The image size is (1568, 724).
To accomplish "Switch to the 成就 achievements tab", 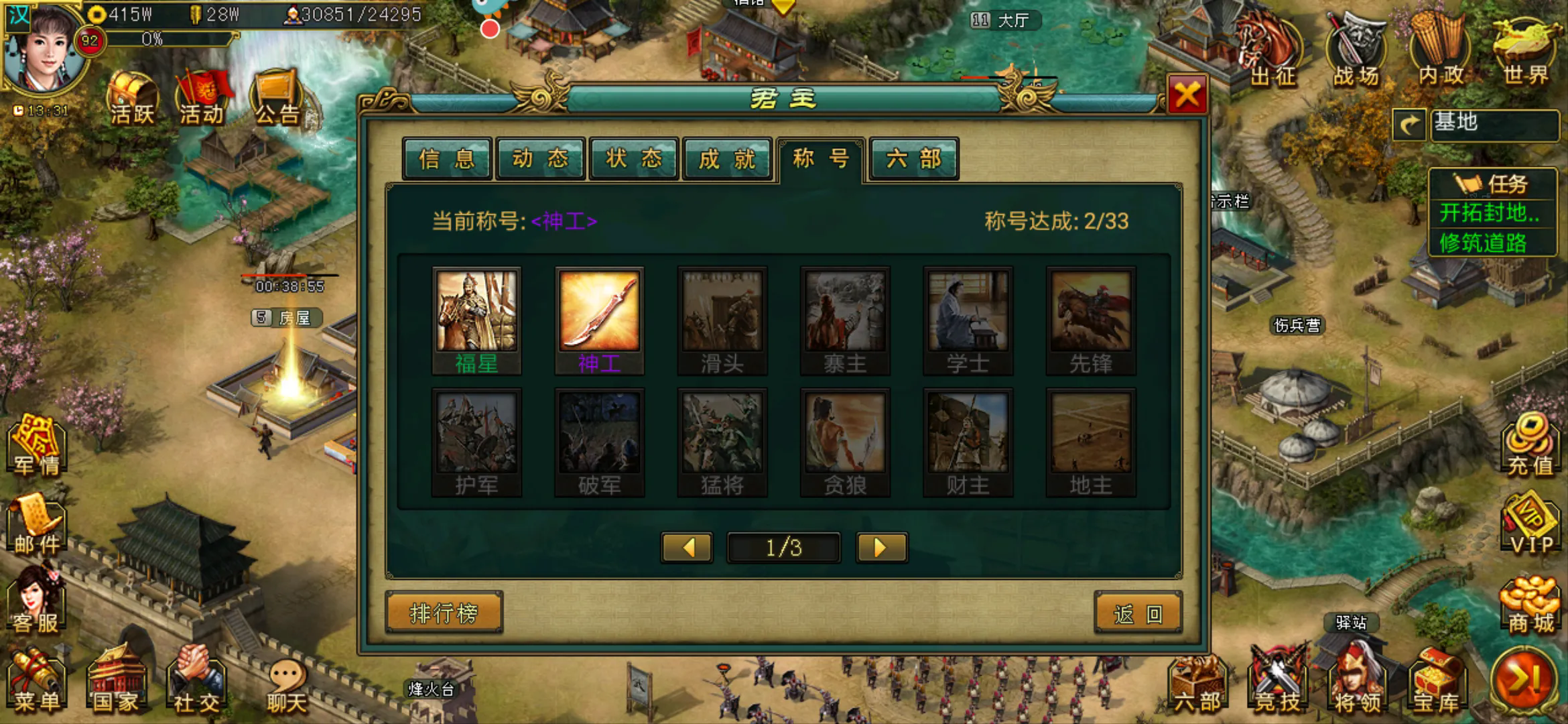I will [726, 158].
